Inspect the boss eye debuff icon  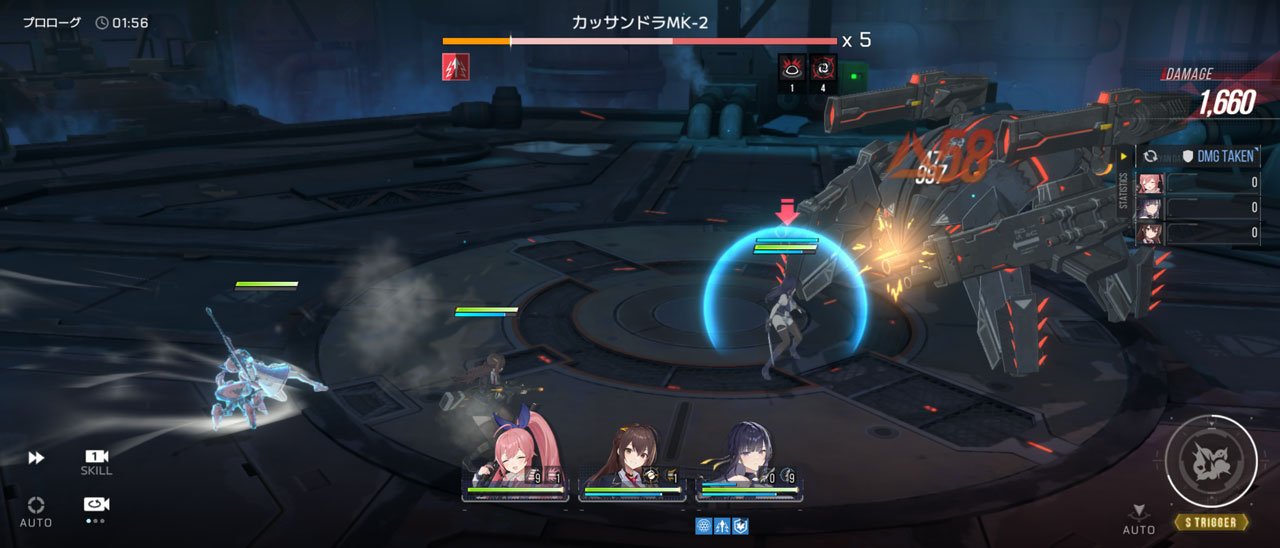click(x=792, y=68)
